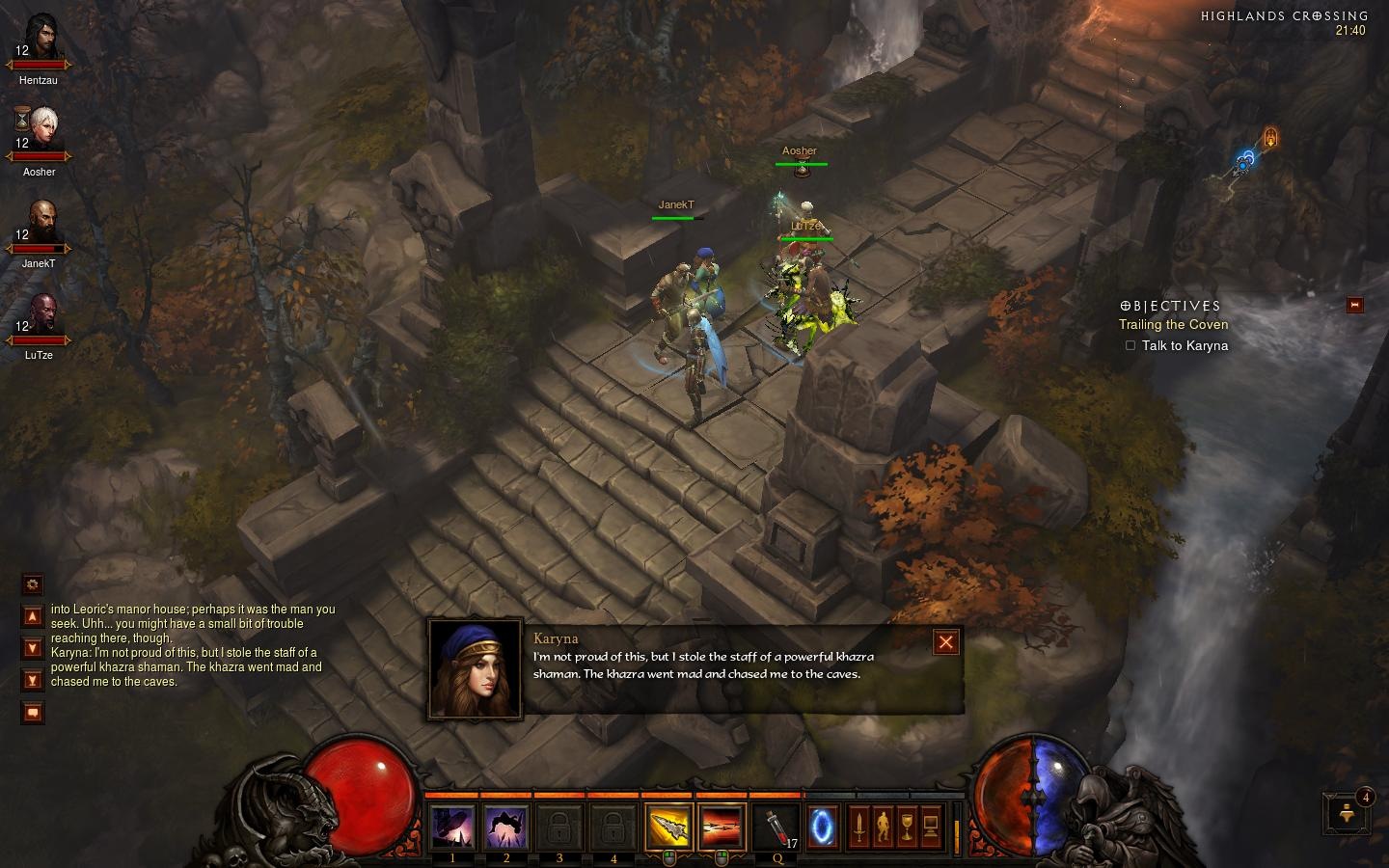Select the yellow arrow primary attack skill
The width and height of the screenshot is (1389, 868).
pos(668,827)
